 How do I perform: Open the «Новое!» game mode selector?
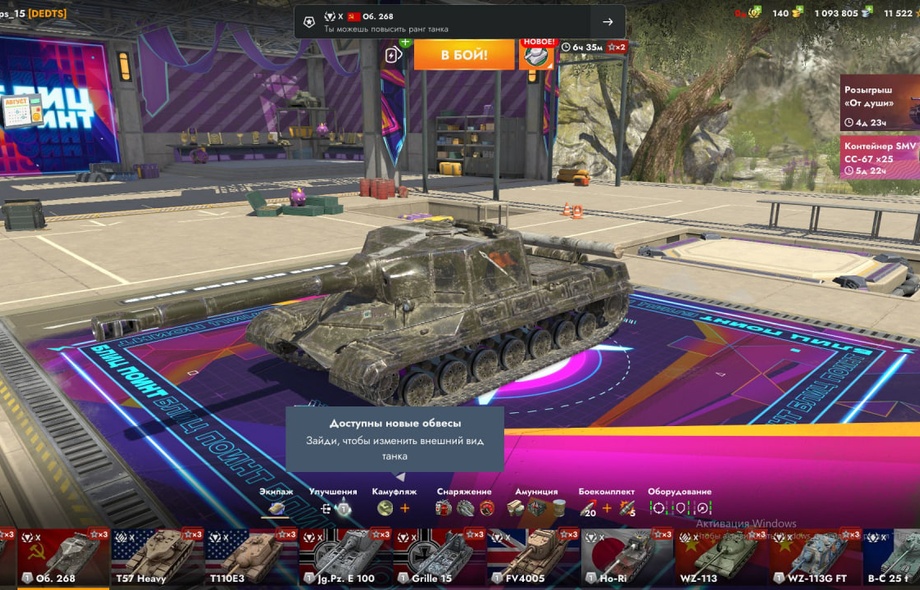click(x=537, y=54)
